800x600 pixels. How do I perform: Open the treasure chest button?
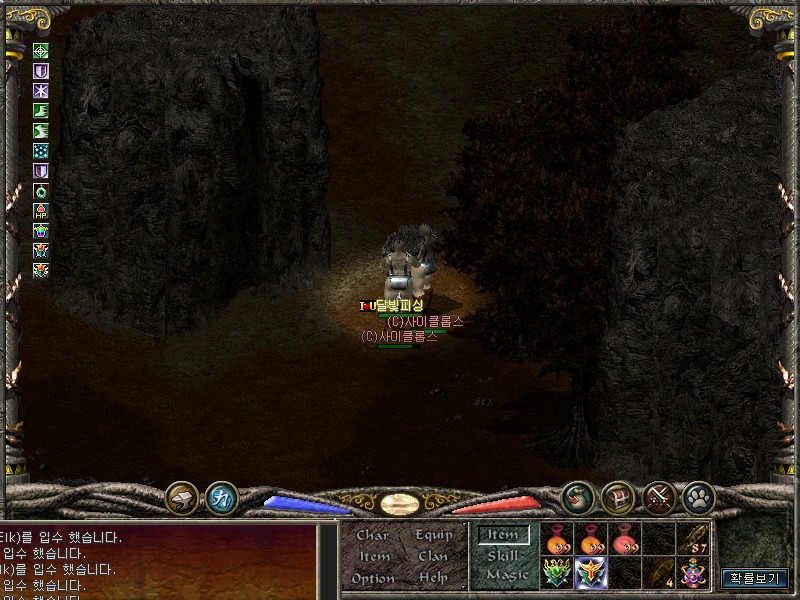[617, 496]
